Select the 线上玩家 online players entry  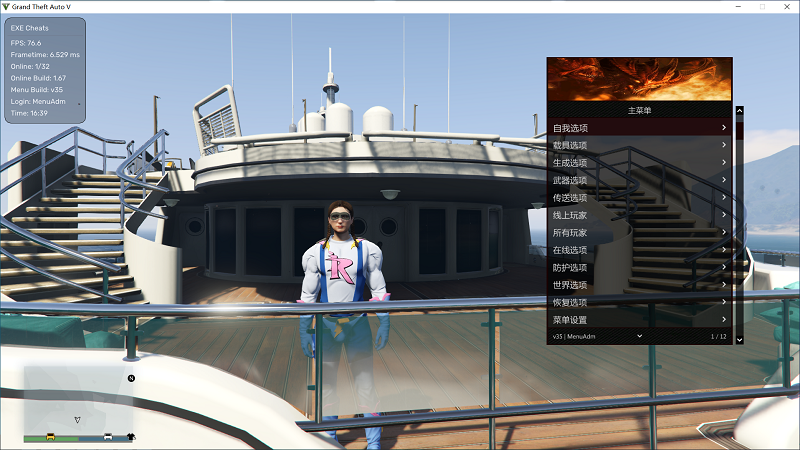point(640,215)
